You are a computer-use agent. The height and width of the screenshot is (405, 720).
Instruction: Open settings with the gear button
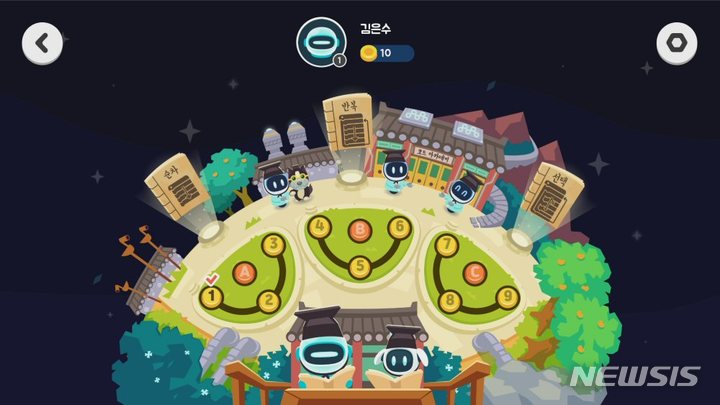677,43
